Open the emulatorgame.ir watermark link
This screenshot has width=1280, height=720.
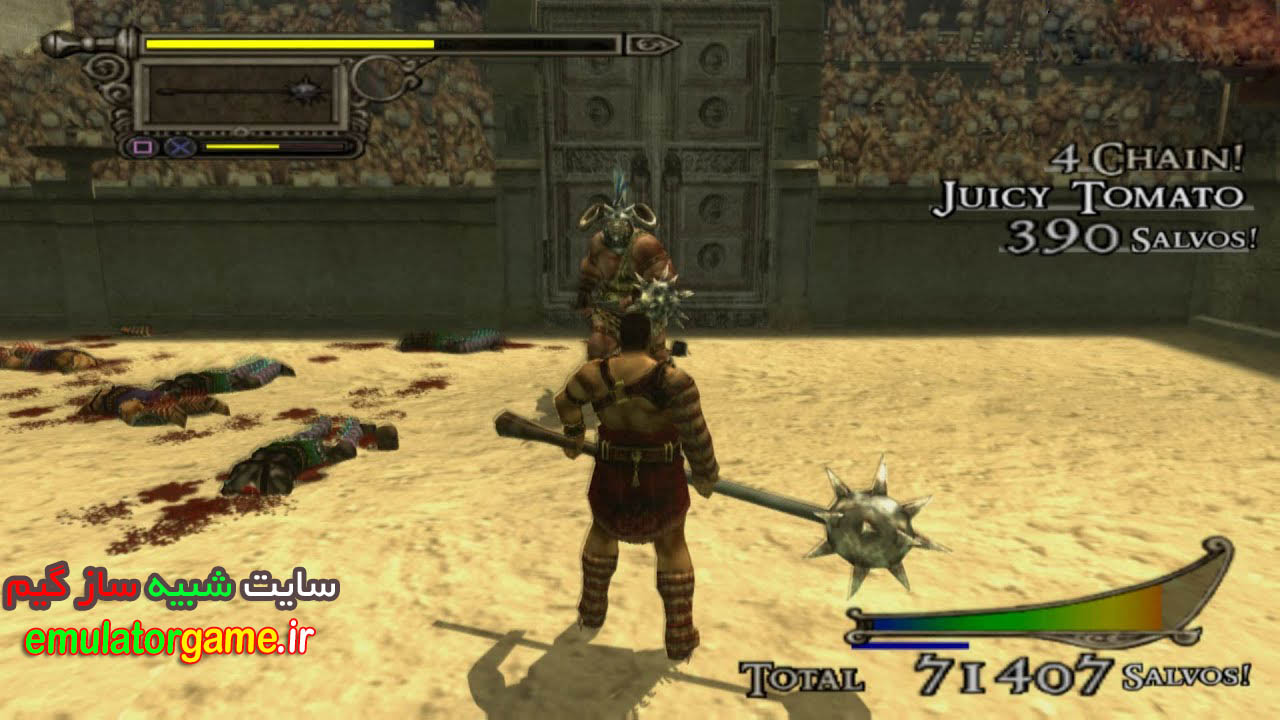pyautogui.click(x=168, y=642)
